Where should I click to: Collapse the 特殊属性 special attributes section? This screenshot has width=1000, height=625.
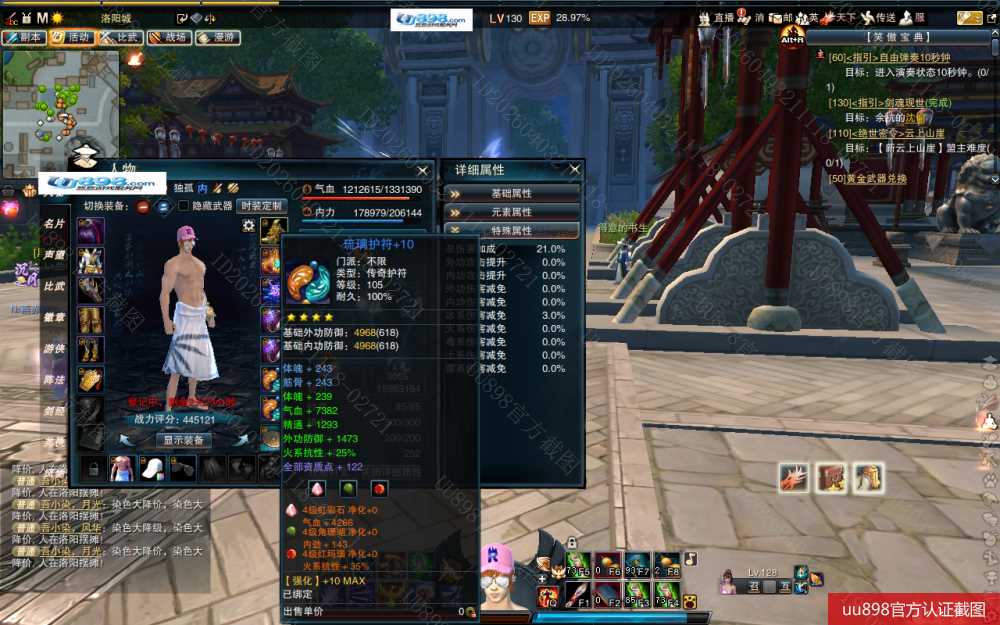(511, 230)
